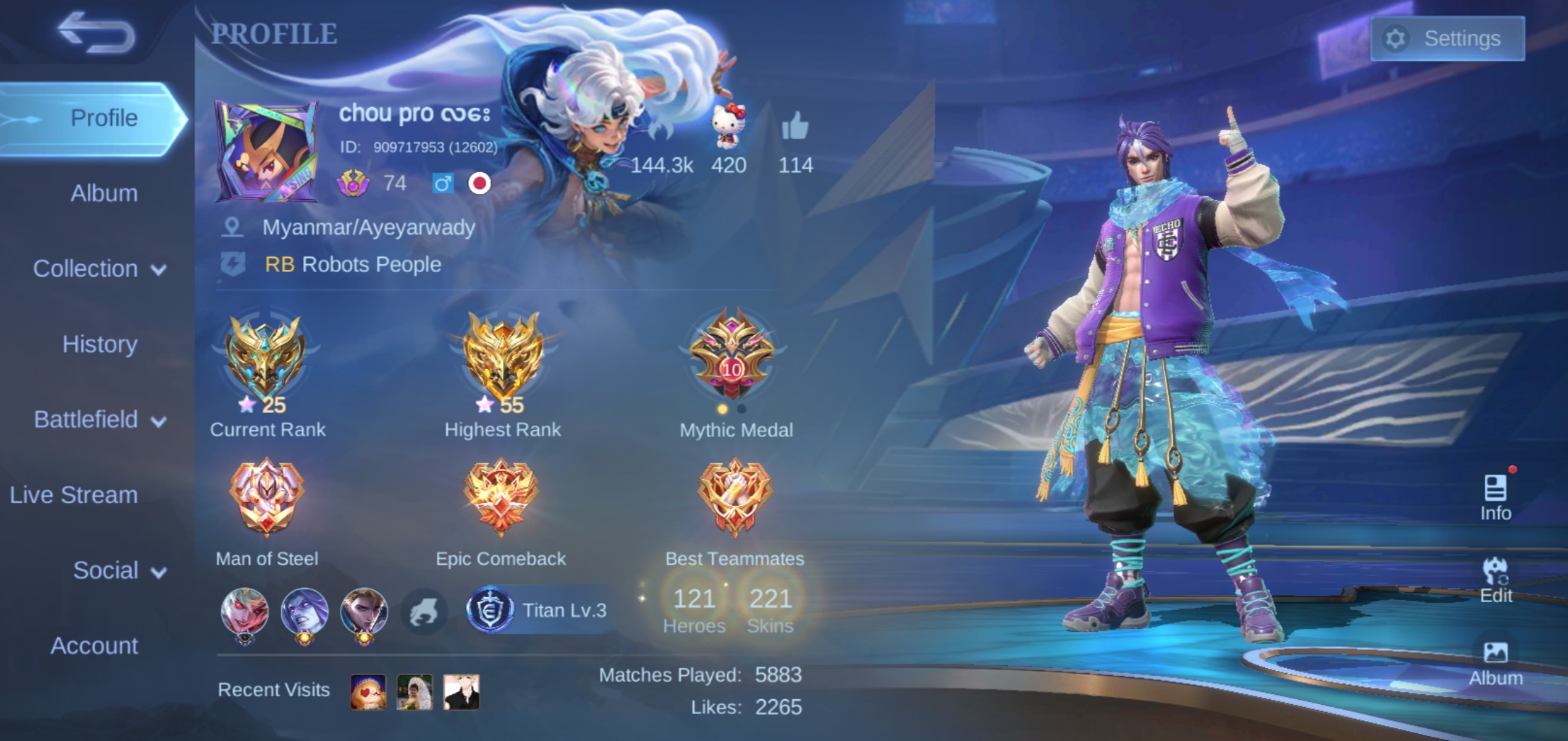This screenshot has width=1568, height=741.
Task: Expand the Social menu
Action: pos(119,571)
